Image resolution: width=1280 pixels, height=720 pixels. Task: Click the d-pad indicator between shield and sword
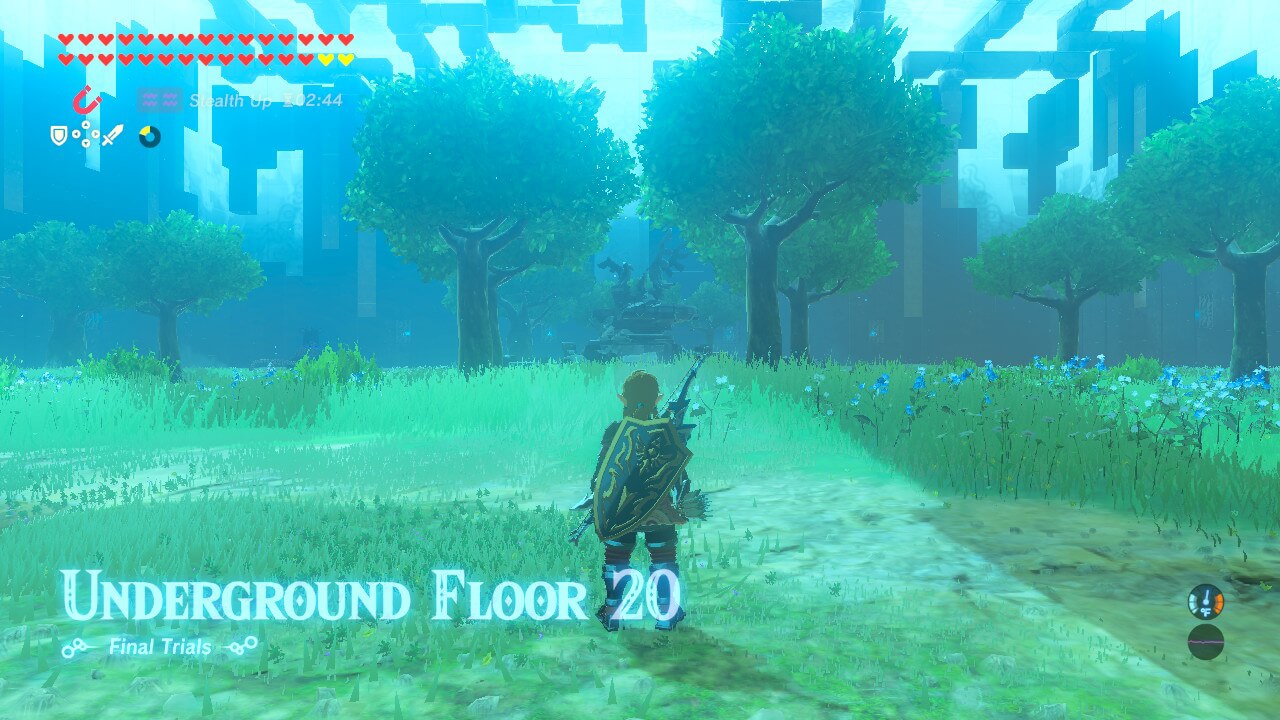(86, 135)
